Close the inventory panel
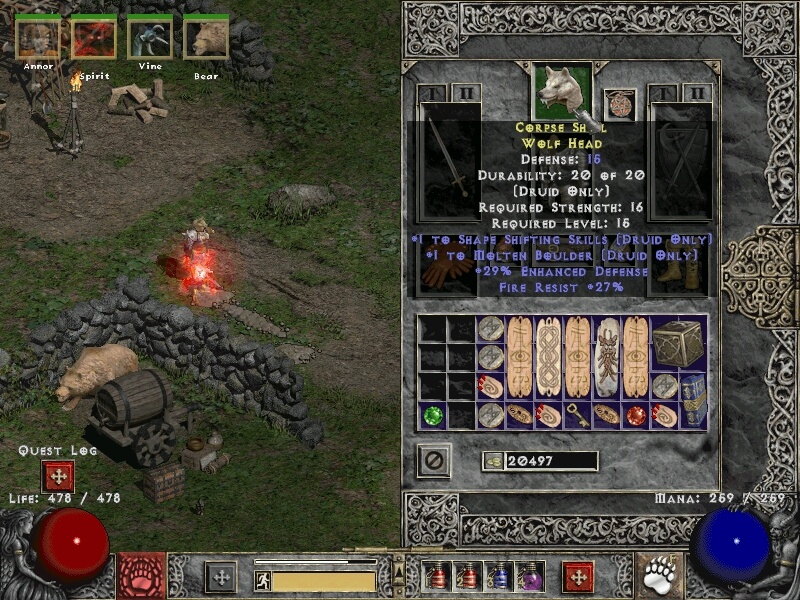This screenshot has width=800, height=600. [434, 460]
